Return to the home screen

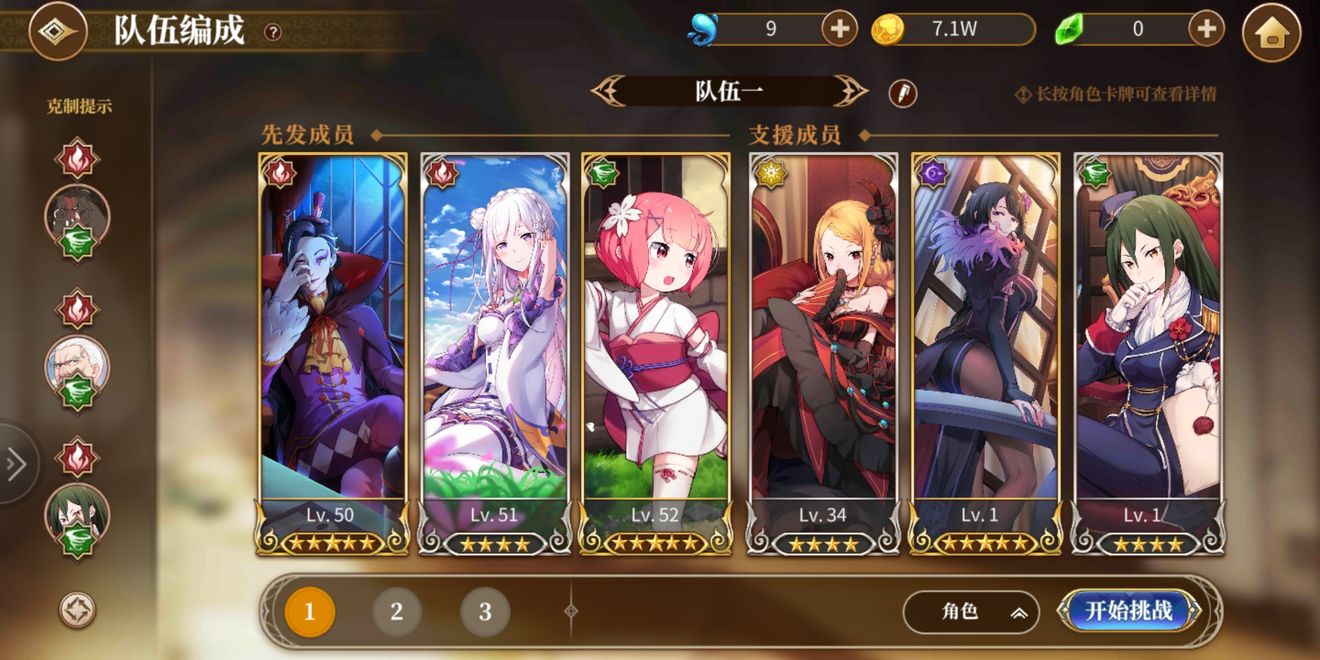pyautogui.click(x=1271, y=33)
